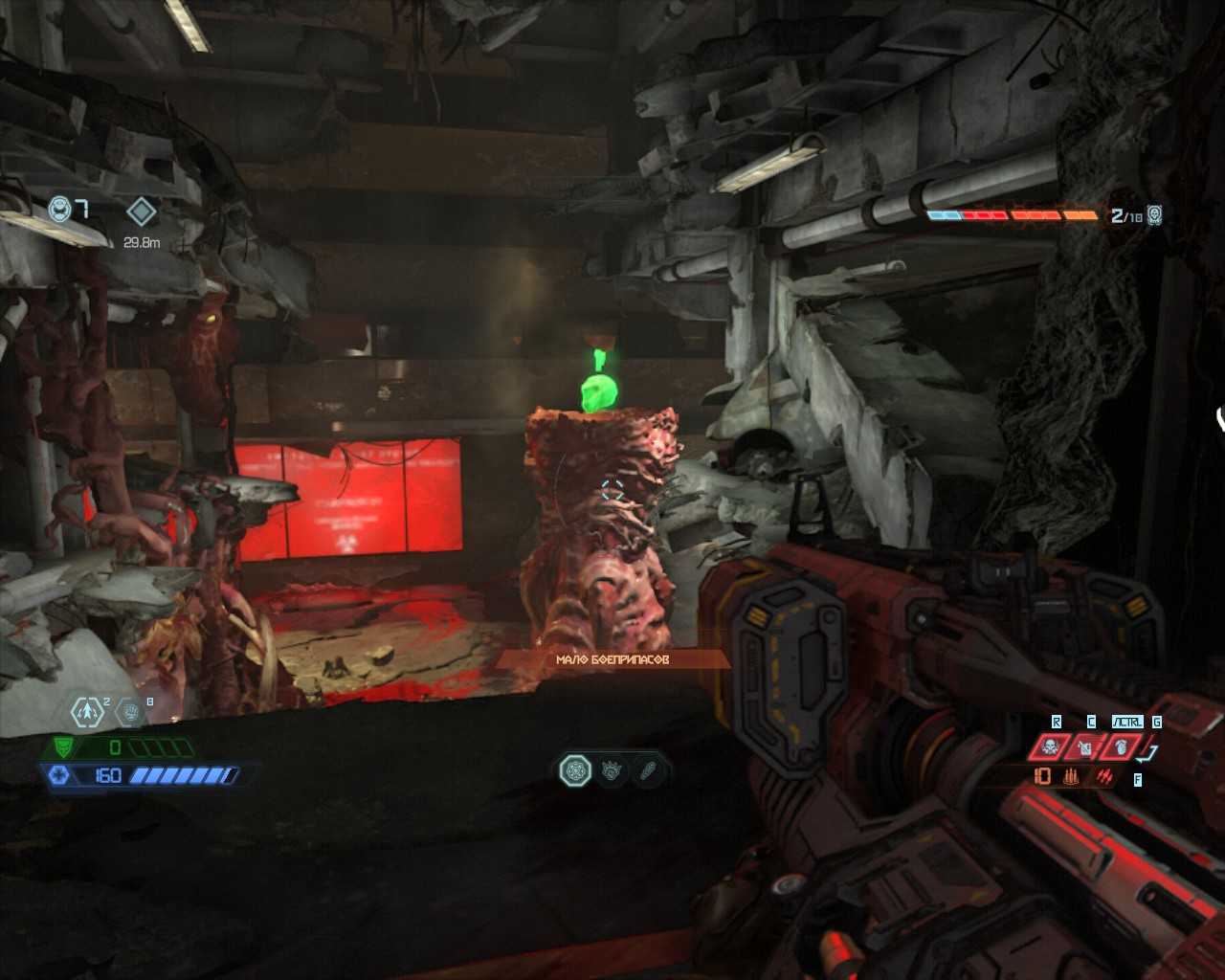Viewport: 1225px width, 980px height.
Task: Select the diamond objective marker
Action: [x=142, y=212]
